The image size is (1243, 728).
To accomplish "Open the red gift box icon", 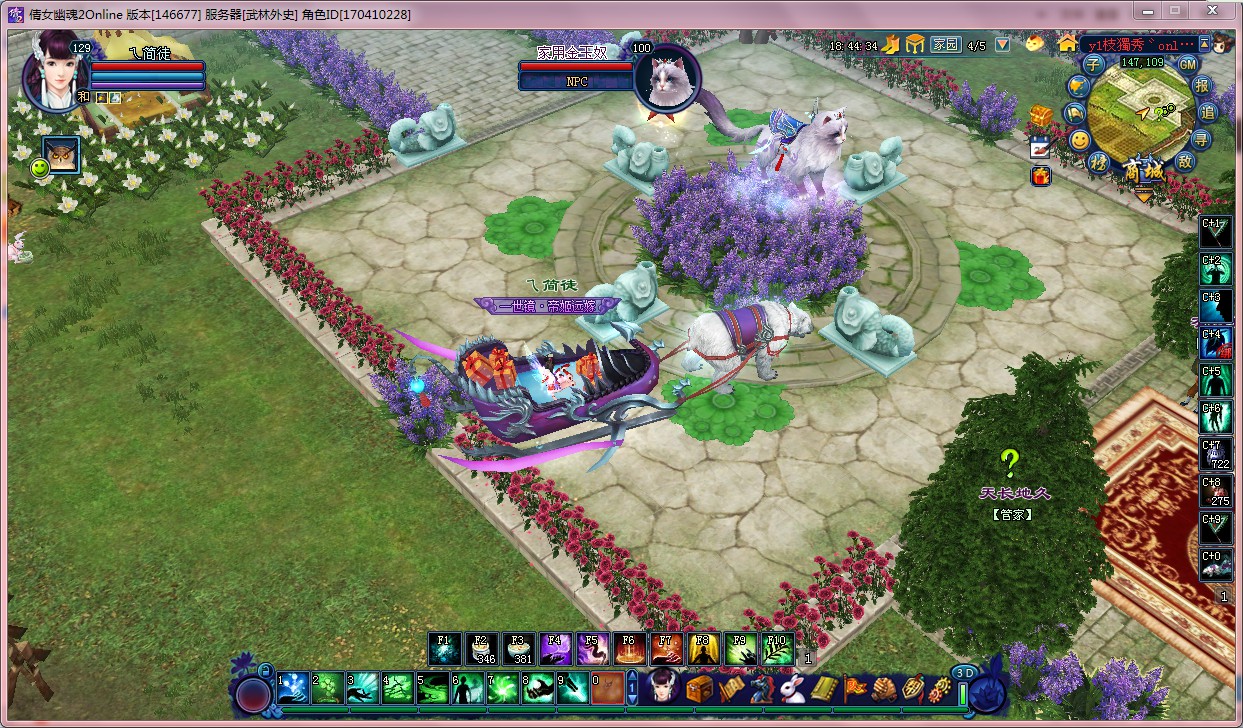I will pyautogui.click(x=1041, y=176).
